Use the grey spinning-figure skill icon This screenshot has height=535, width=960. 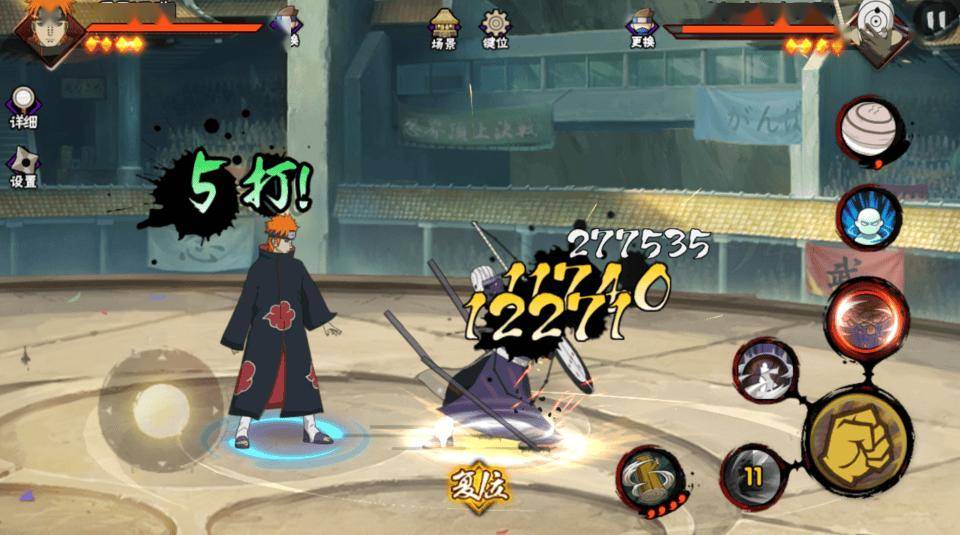click(x=766, y=371)
